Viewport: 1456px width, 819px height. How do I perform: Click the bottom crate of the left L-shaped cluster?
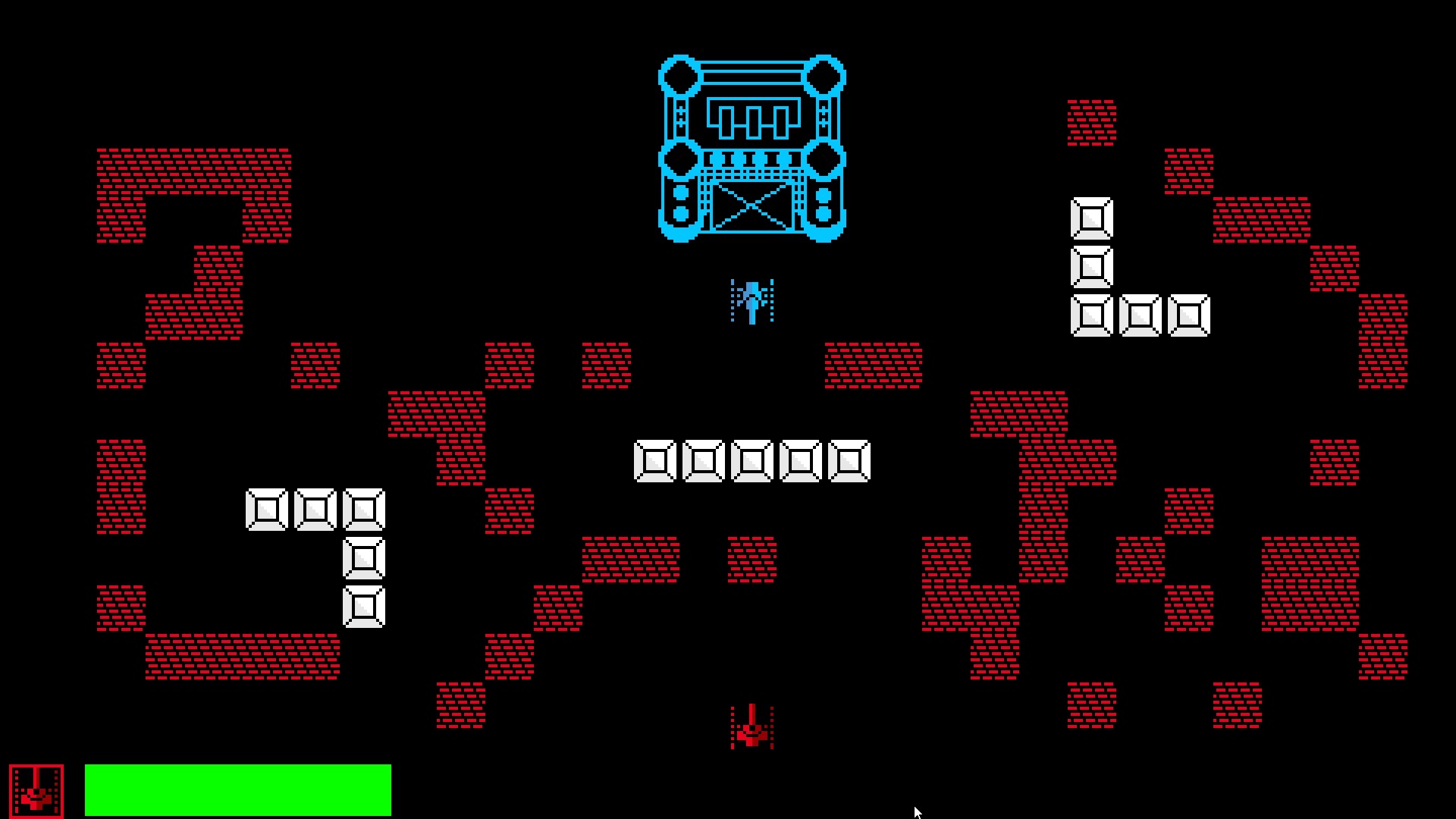[x=362, y=607]
